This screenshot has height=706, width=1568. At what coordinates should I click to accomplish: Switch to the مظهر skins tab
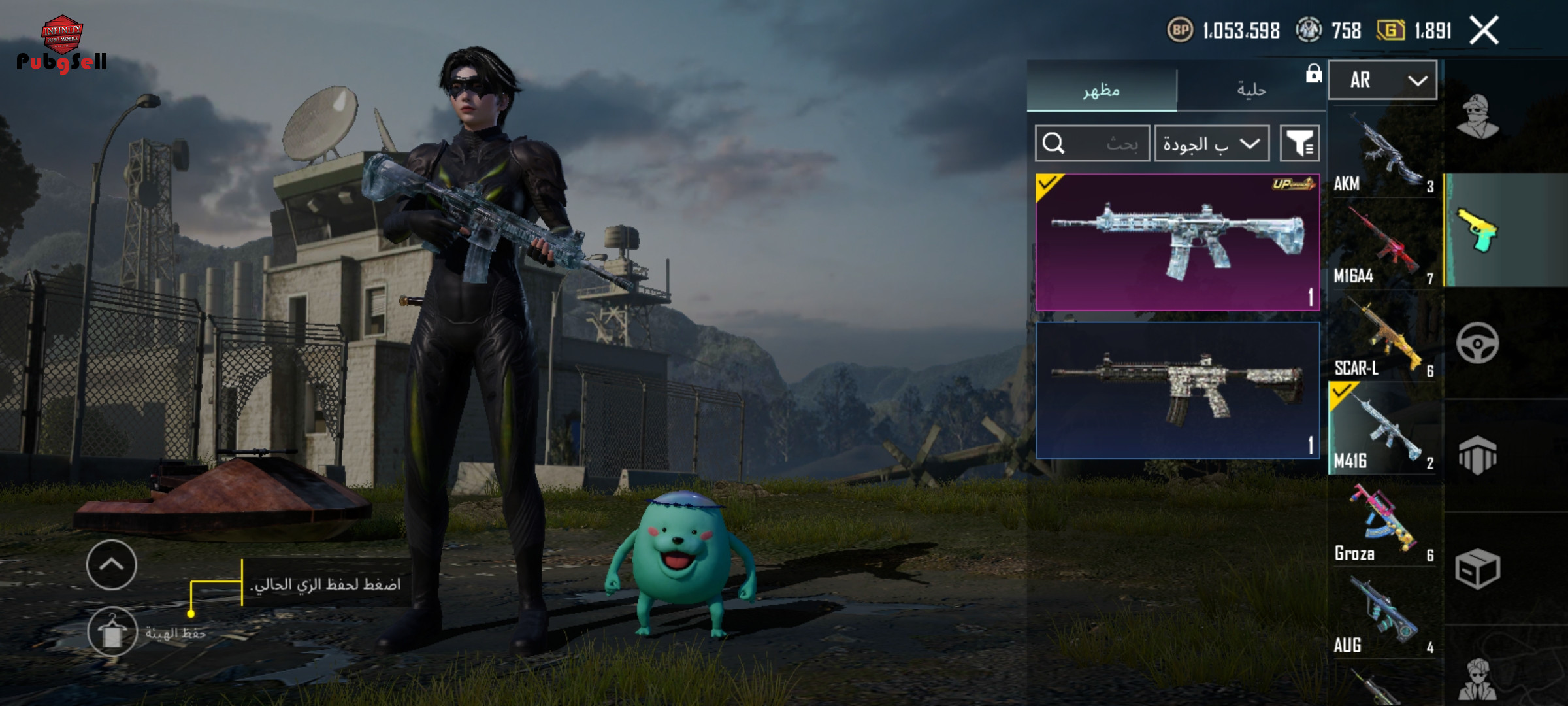1102,90
